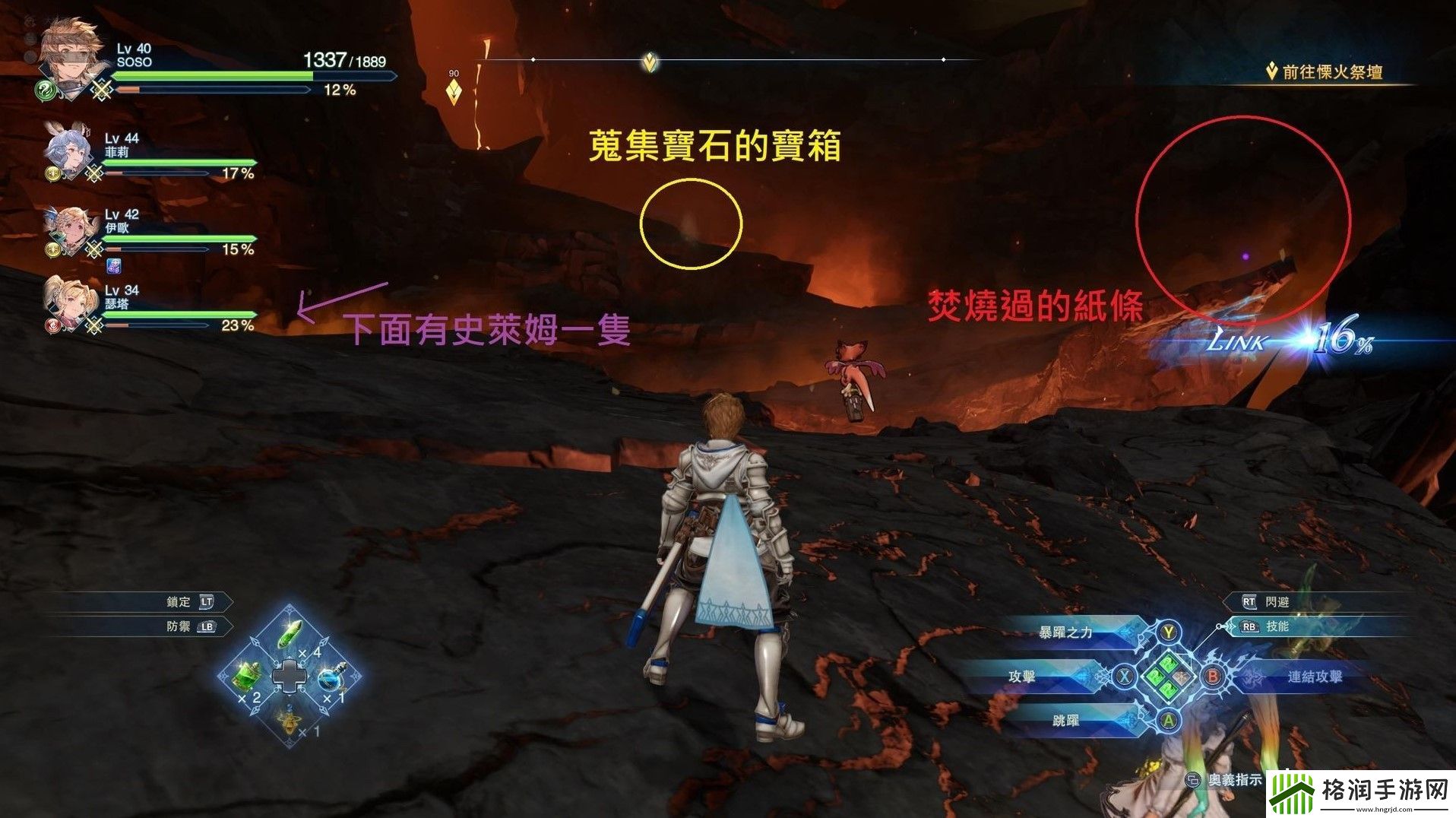Click the 防禦 guard label
1456x818 pixels.
point(179,626)
